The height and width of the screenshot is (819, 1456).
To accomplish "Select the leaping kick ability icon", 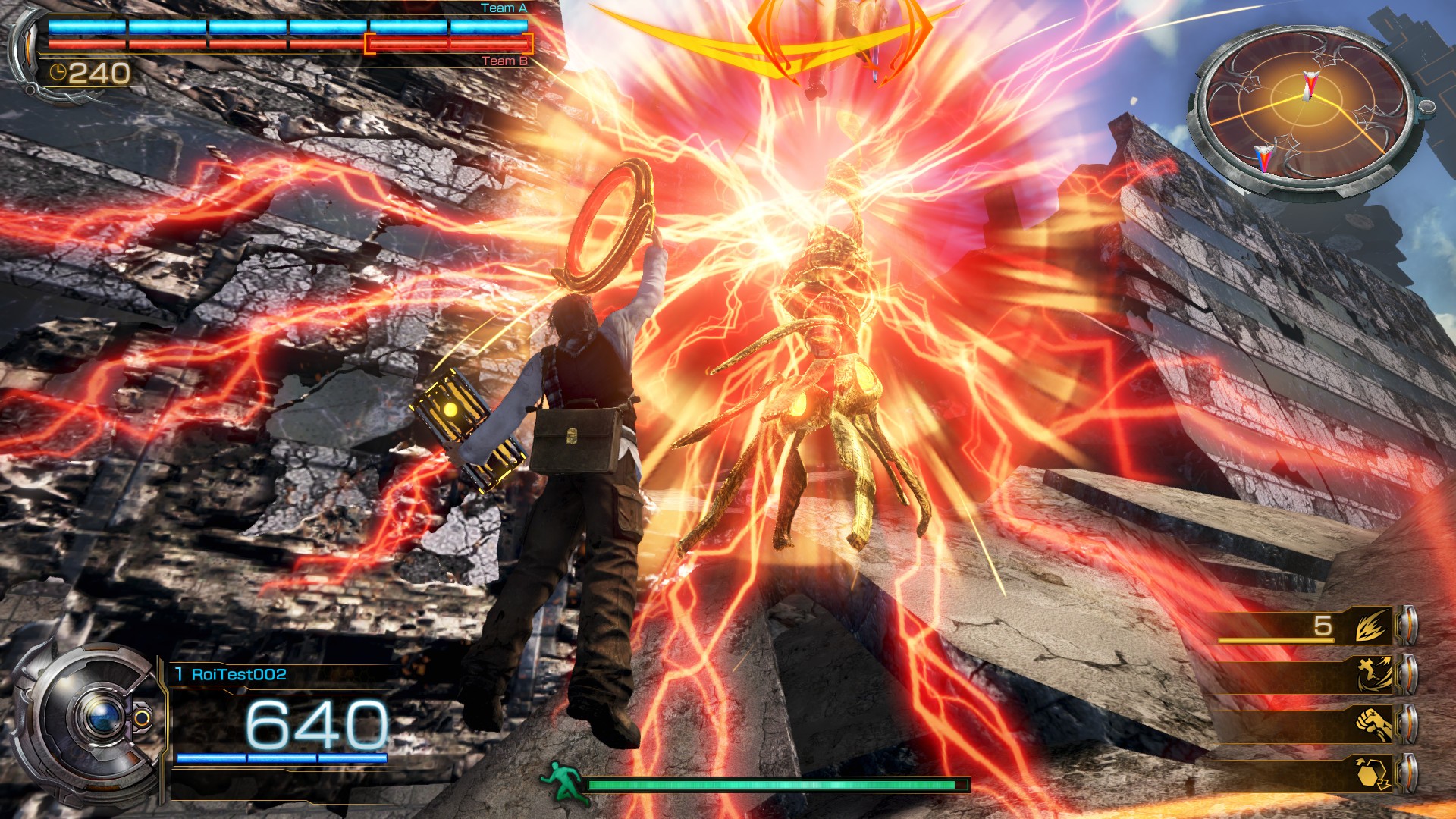I will click(x=1373, y=675).
